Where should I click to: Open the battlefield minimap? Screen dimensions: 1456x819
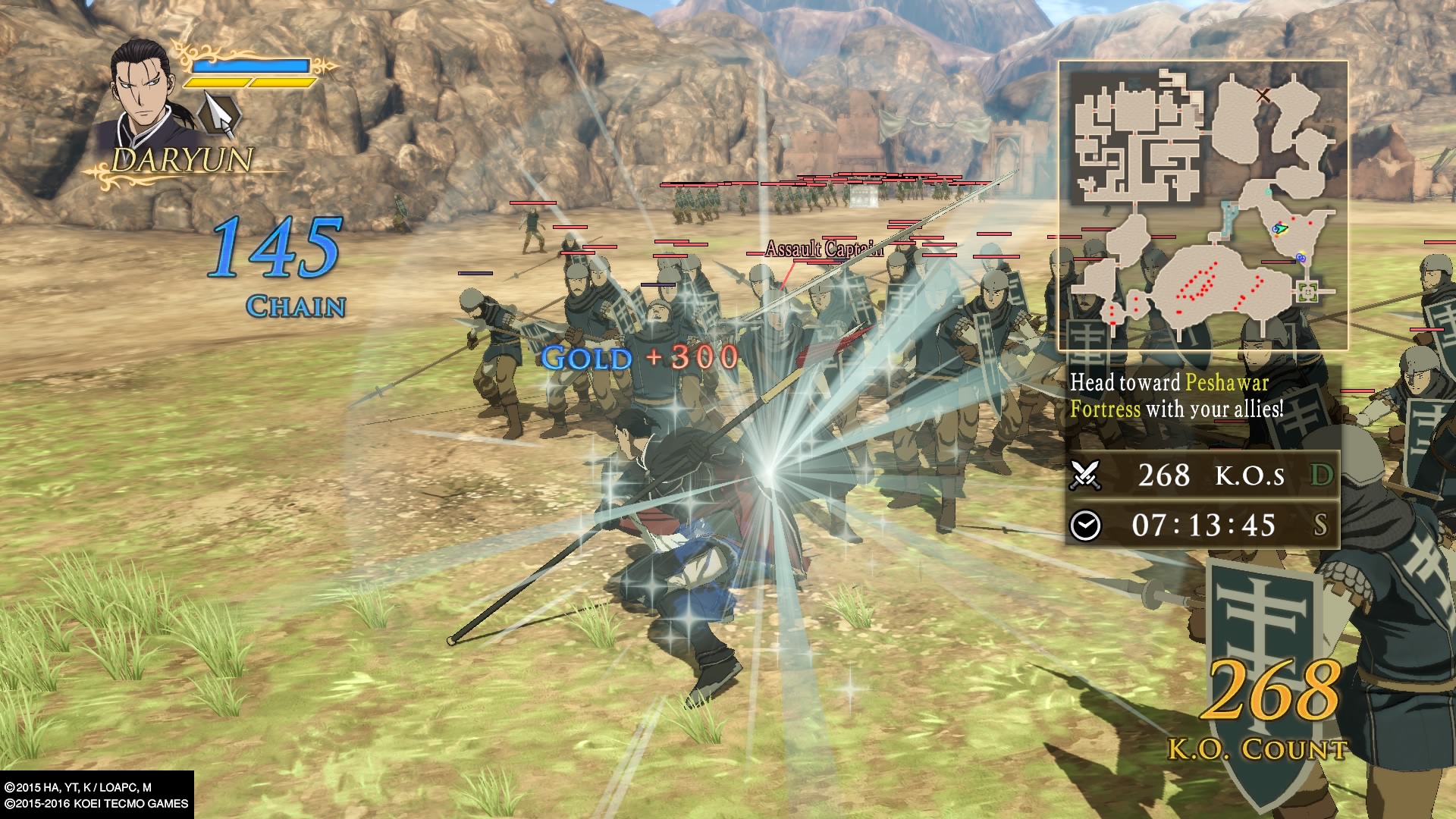pos(1203,206)
